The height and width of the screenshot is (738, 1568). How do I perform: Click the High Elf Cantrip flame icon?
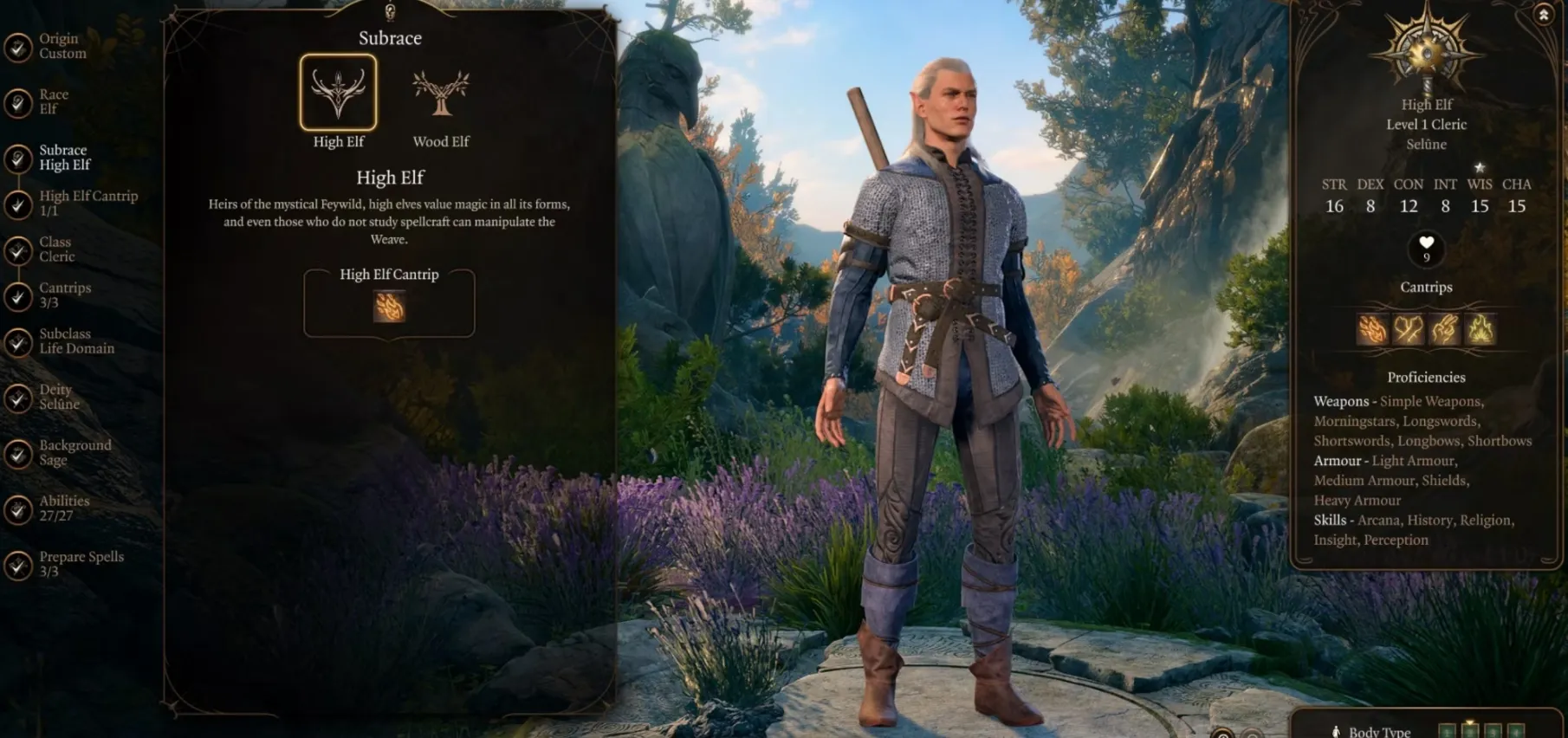pos(389,307)
